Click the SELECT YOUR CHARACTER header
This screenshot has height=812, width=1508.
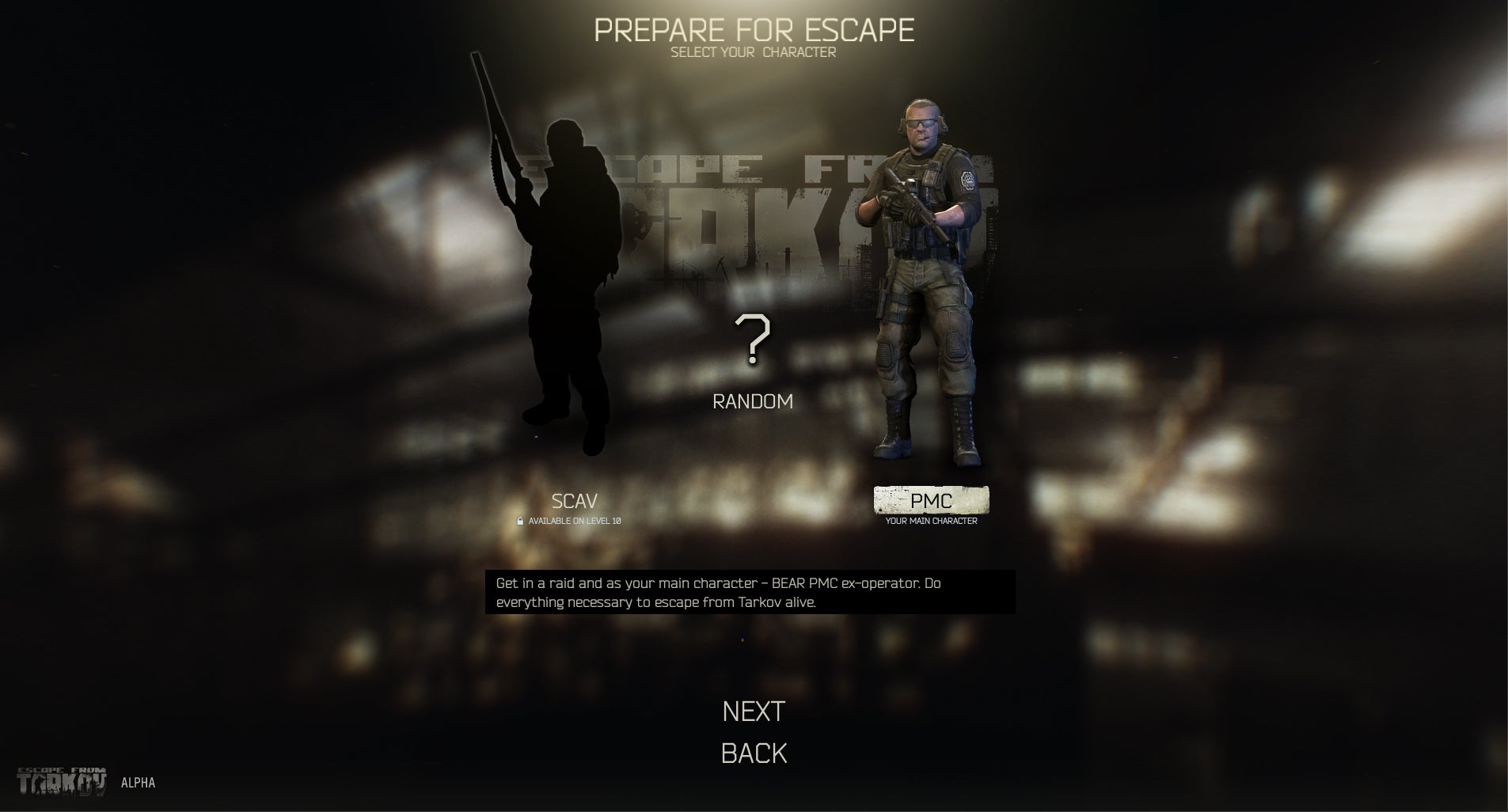pos(754,51)
